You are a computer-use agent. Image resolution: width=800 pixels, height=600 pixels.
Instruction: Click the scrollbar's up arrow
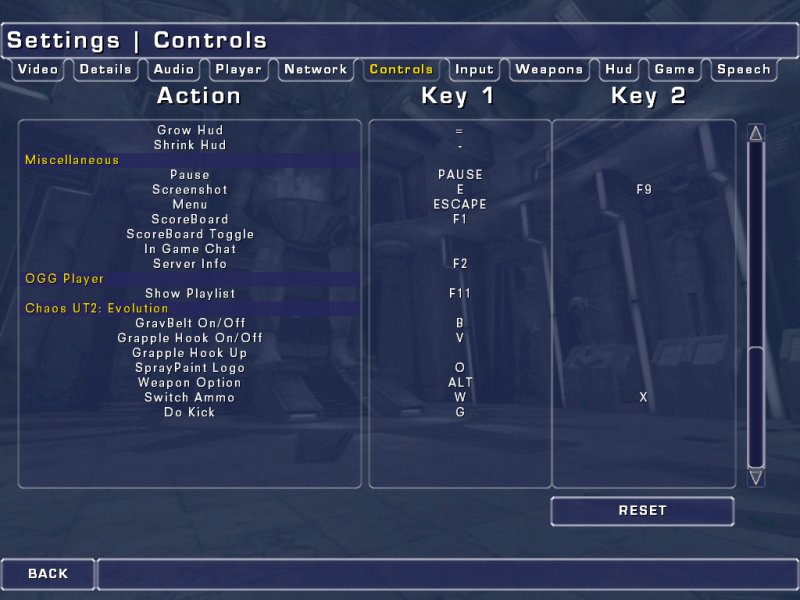[756, 133]
